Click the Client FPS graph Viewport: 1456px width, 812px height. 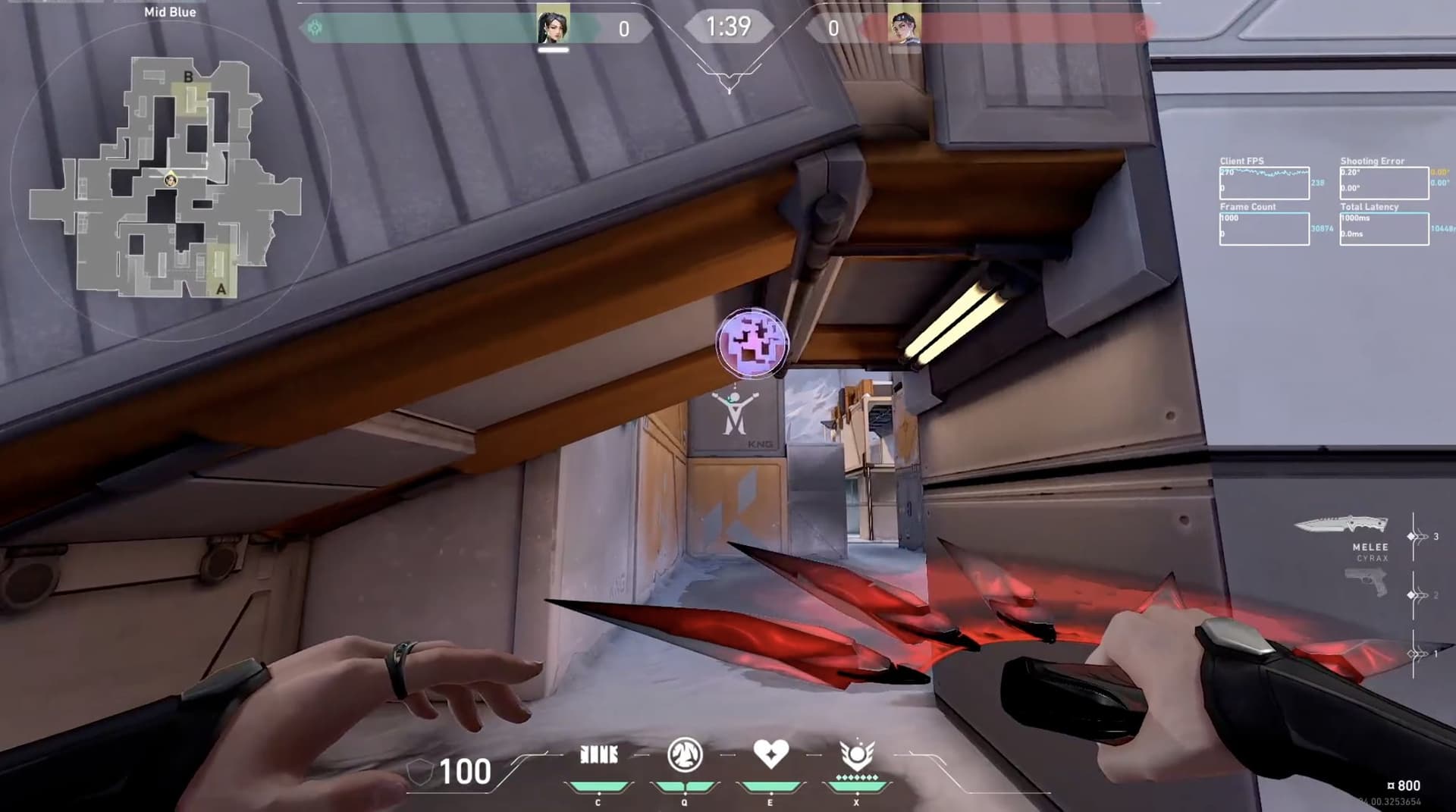1264,183
